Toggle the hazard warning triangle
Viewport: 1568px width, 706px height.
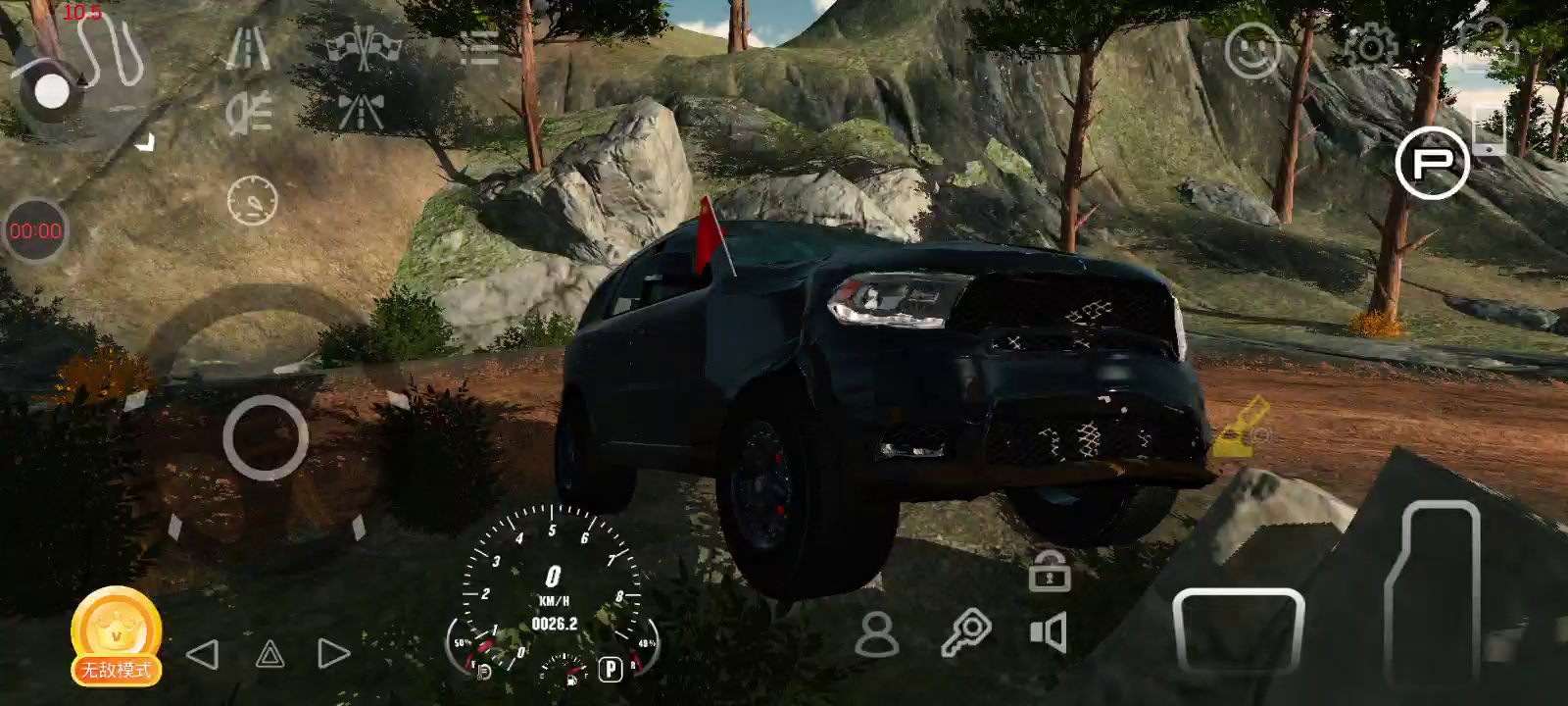click(269, 654)
